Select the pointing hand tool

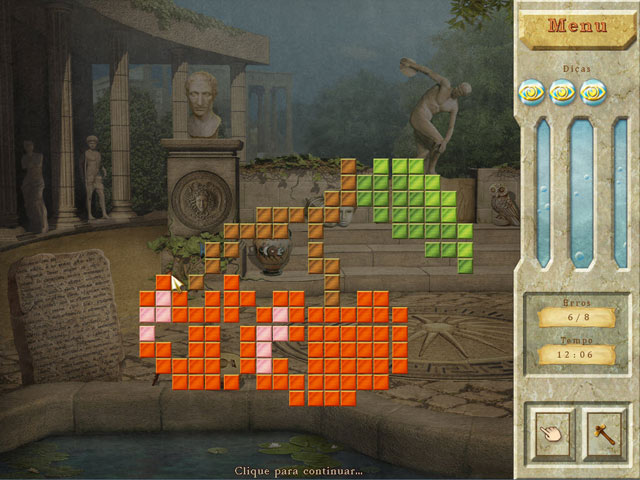click(x=548, y=431)
